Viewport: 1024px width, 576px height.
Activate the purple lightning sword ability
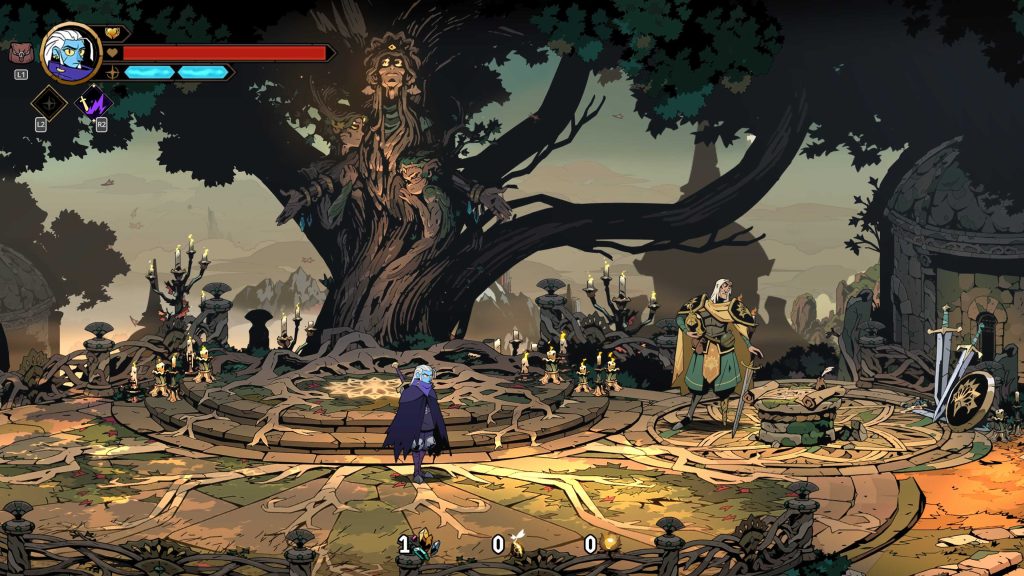pyautogui.click(x=96, y=101)
